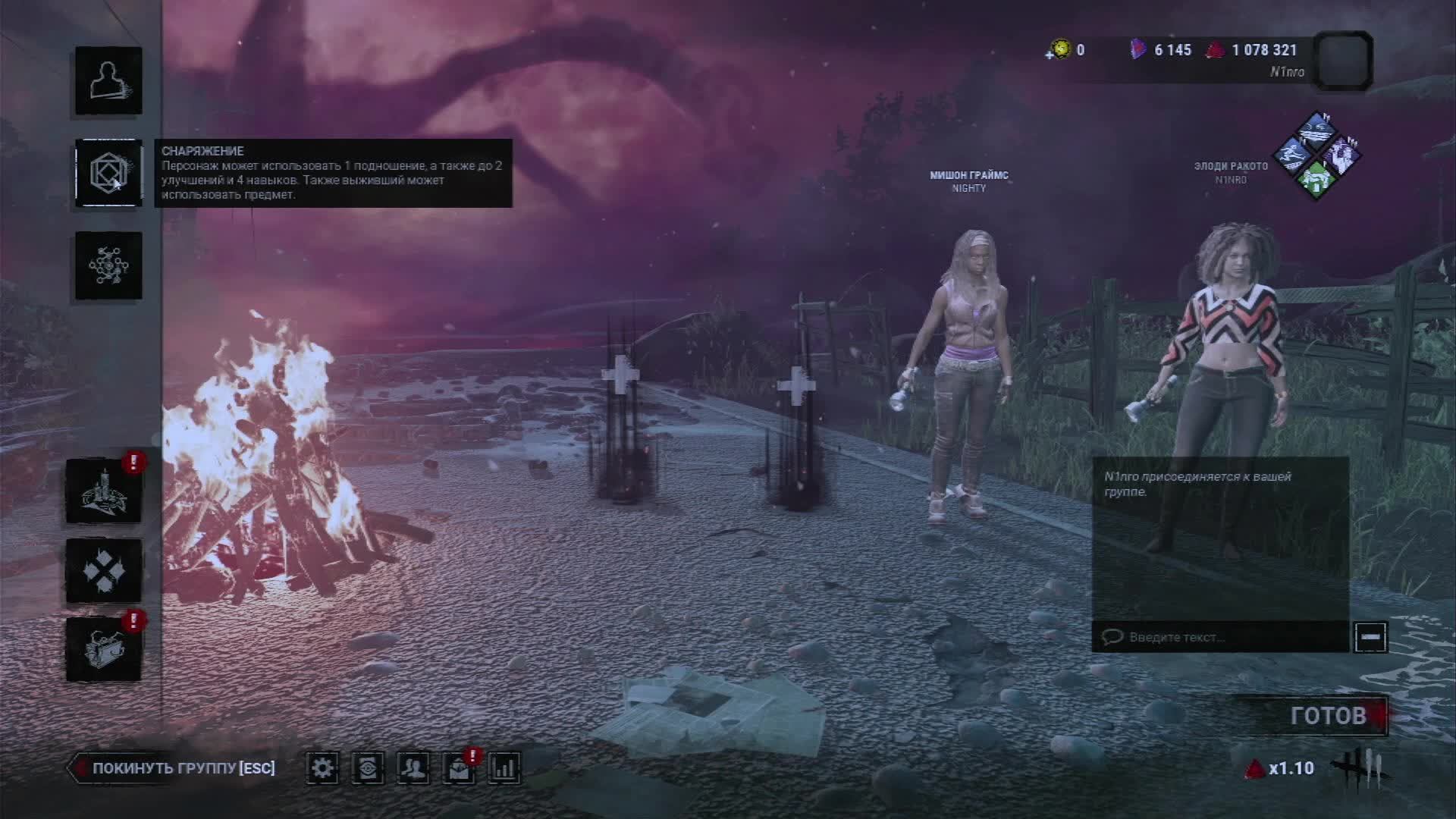Open the crate icon with alert
The image size is (1456, 819).
click(x=104, y=649)
